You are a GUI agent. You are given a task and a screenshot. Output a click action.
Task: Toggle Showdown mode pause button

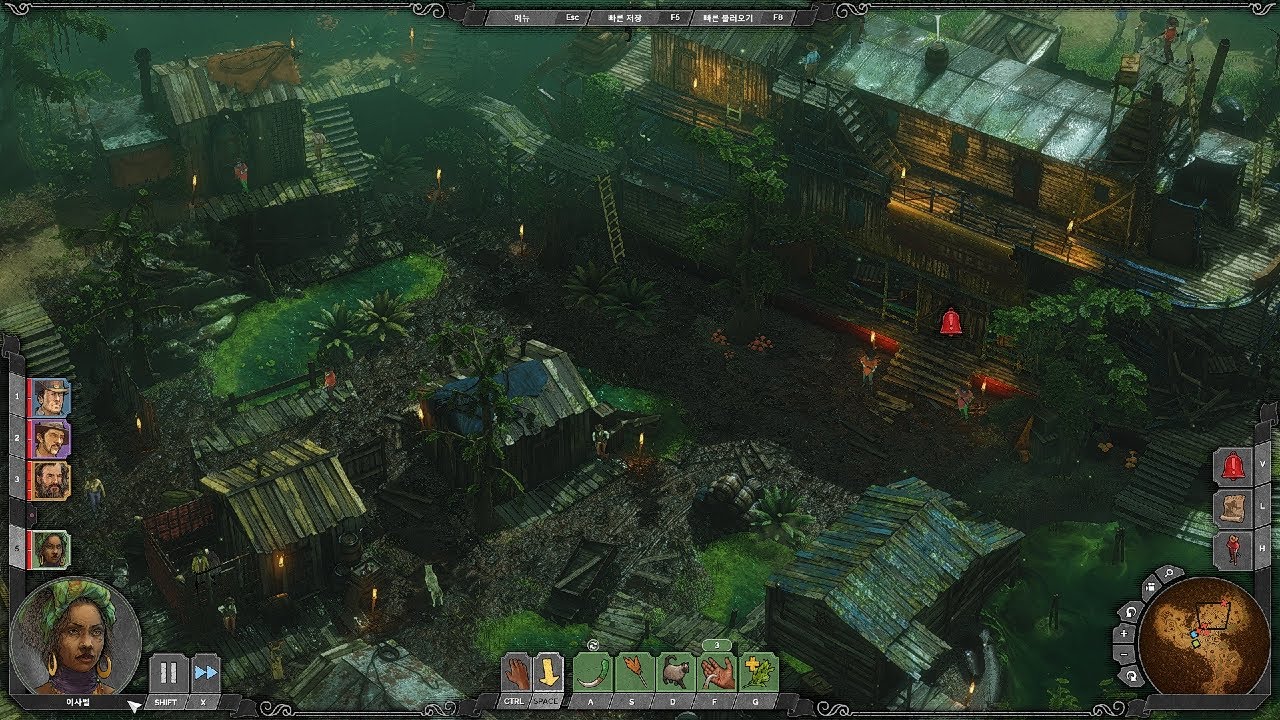tap(168, 673)
